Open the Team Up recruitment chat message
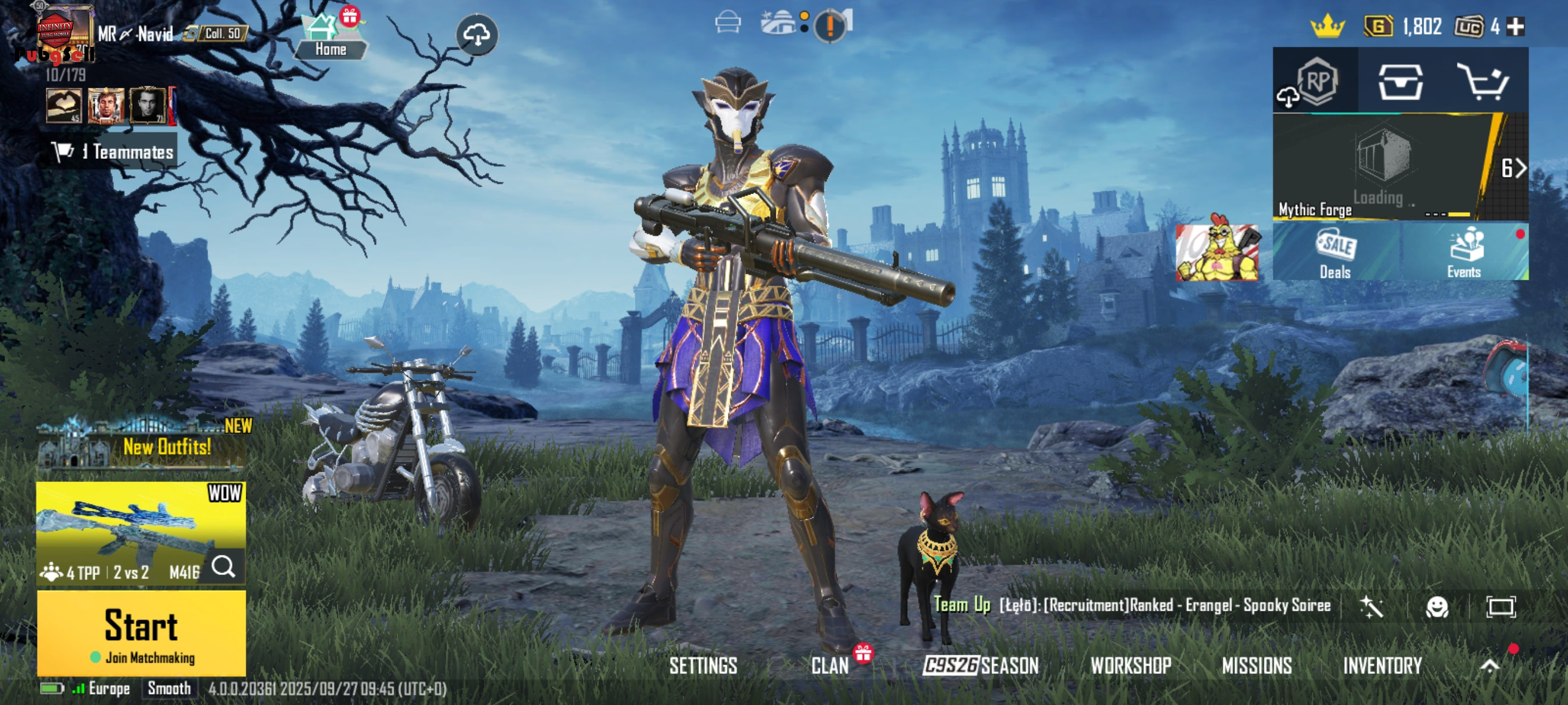The height and width of the screenshot is (705, 1568). click(x=1132, y=605)
